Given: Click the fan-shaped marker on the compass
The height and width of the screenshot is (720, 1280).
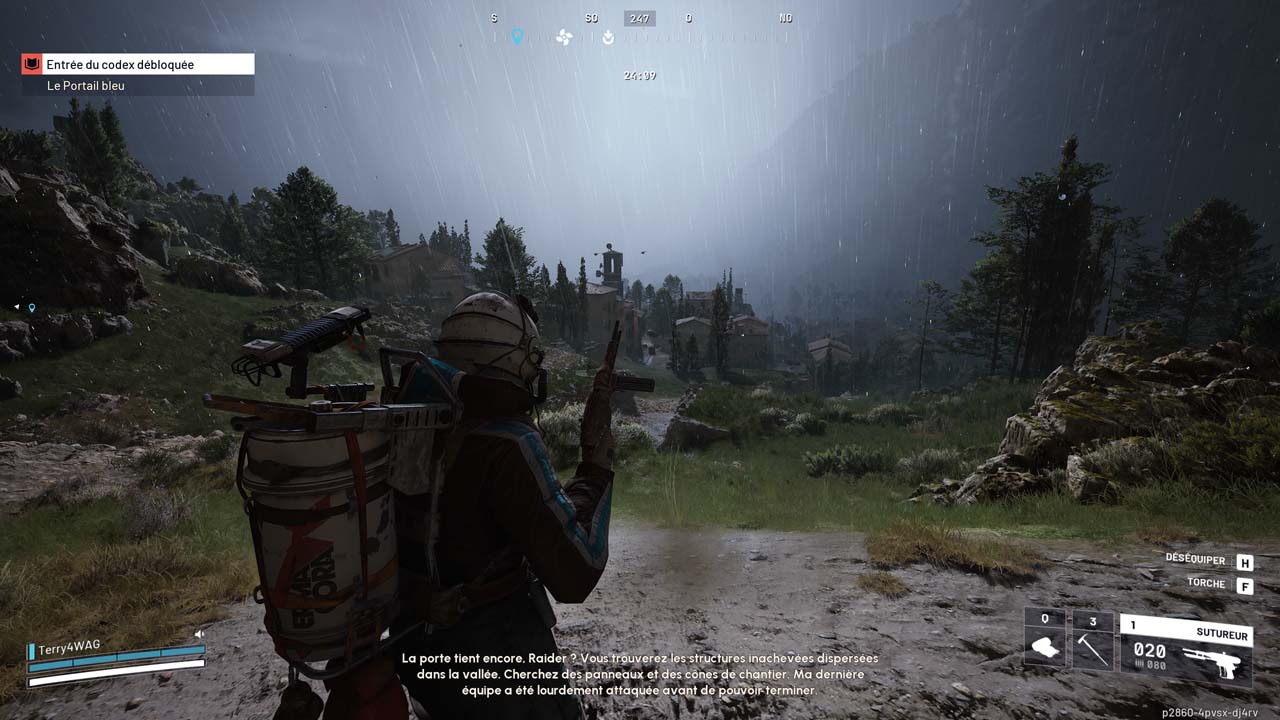Looking at the screenshot, I should 564,38.
